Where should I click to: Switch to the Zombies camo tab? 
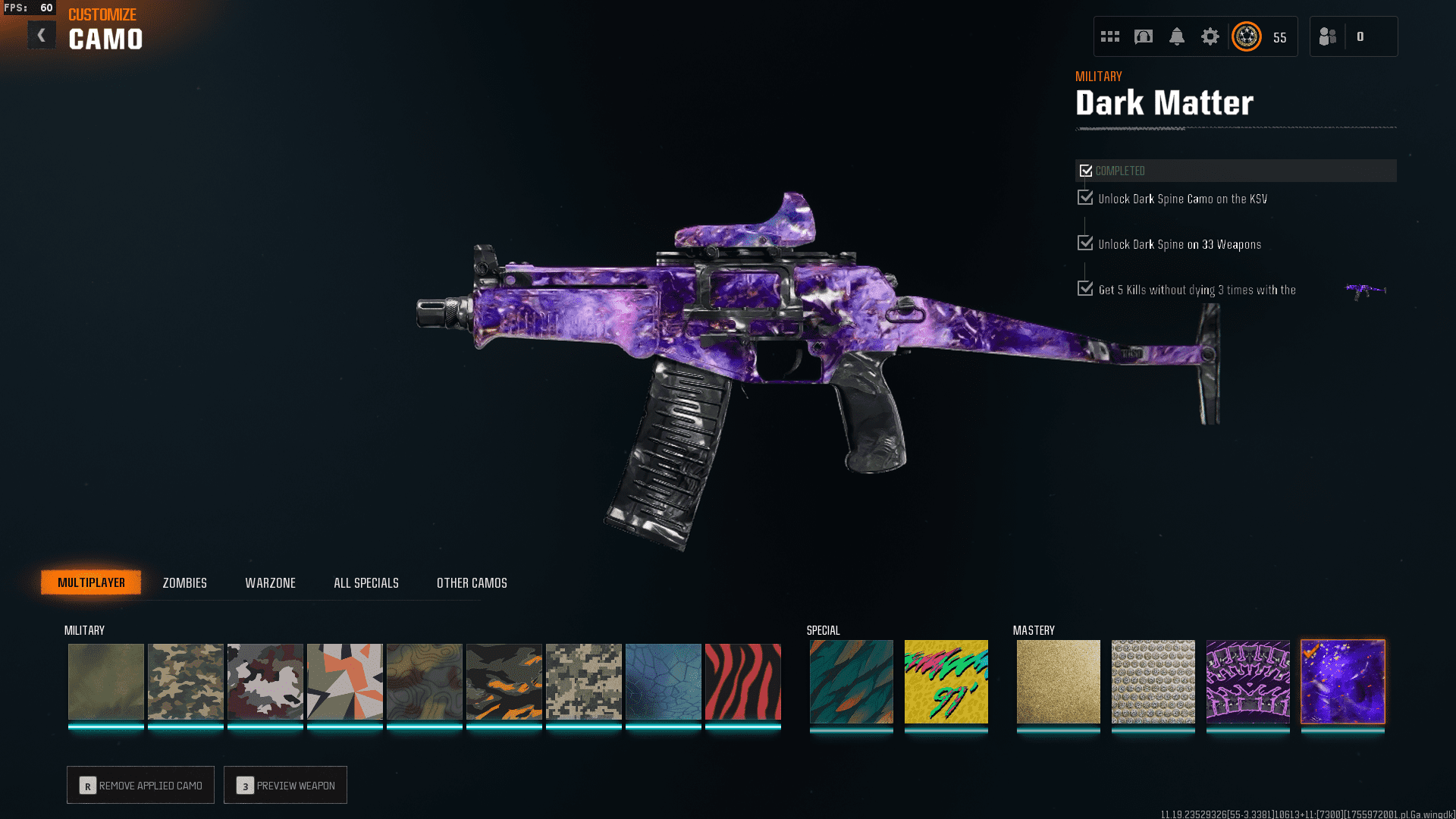pos(184,582)
